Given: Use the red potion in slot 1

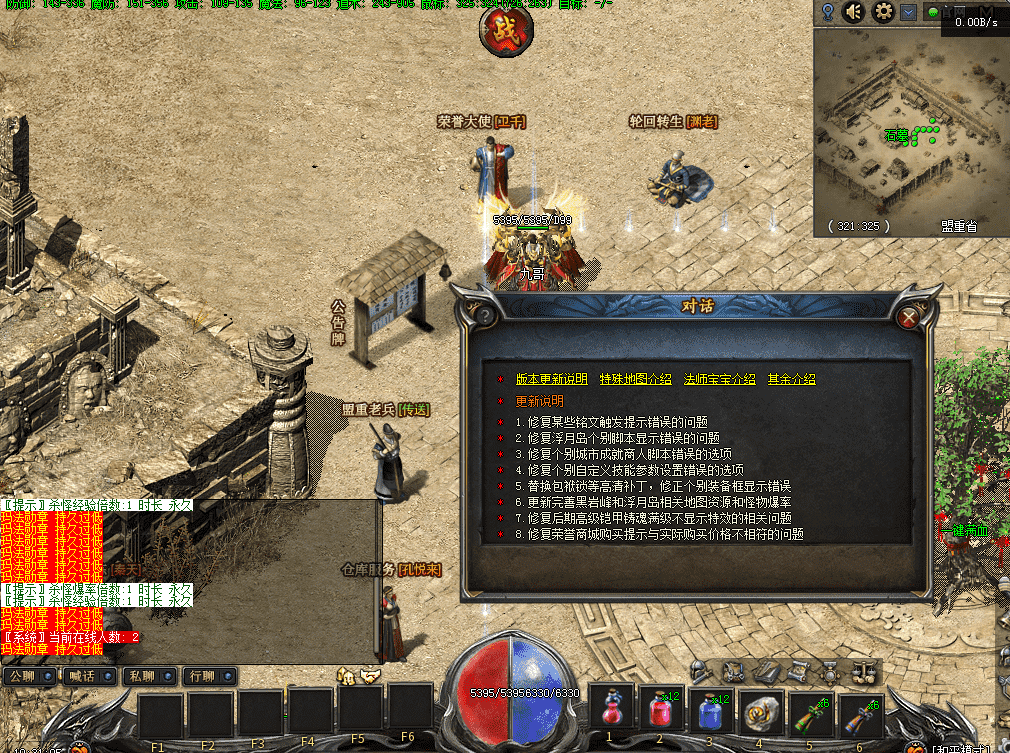Looking at the screenshot, I should click(x=612, y=710).
